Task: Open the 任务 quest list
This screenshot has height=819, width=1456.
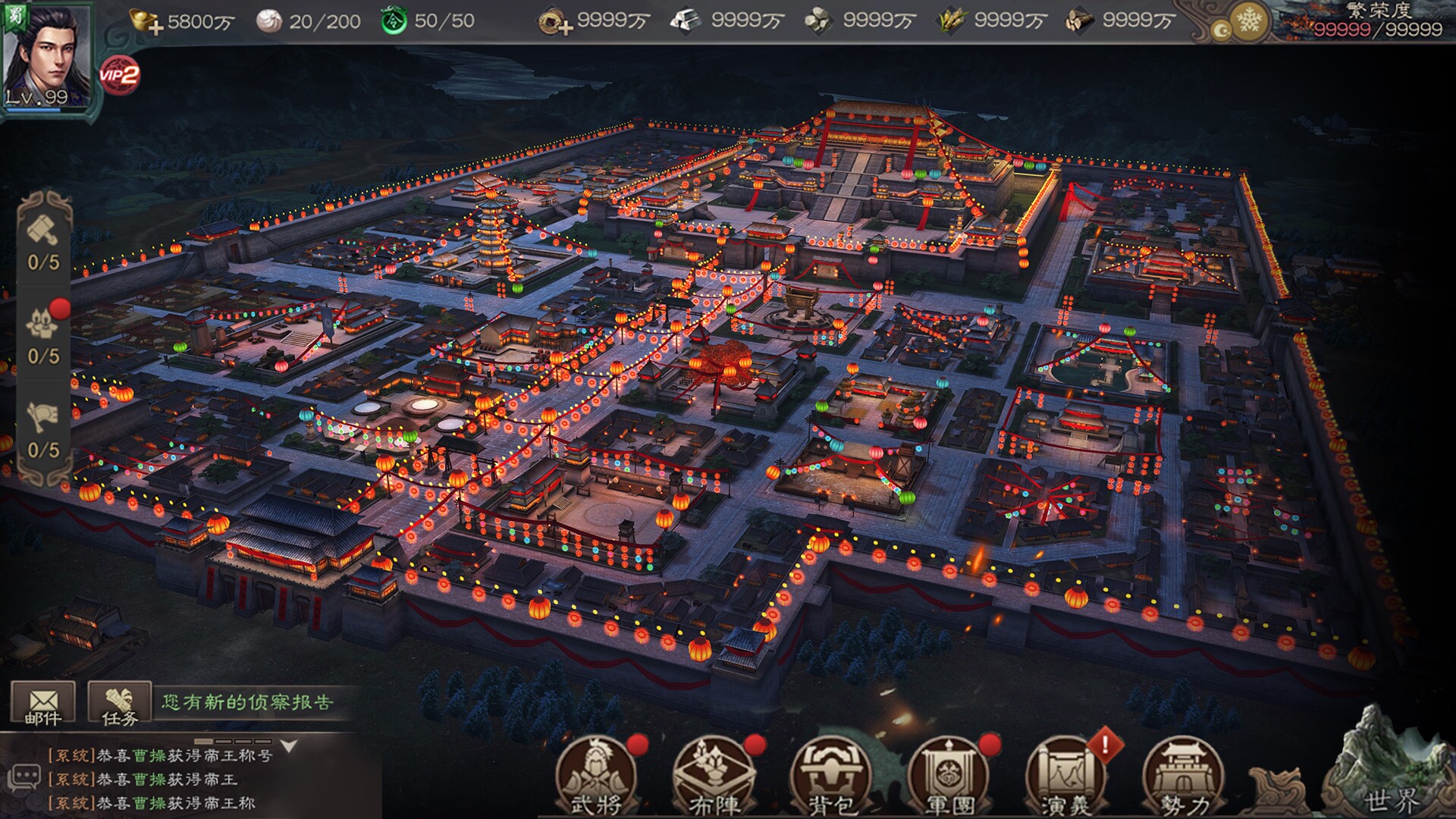Action: [x=119, y=704]
